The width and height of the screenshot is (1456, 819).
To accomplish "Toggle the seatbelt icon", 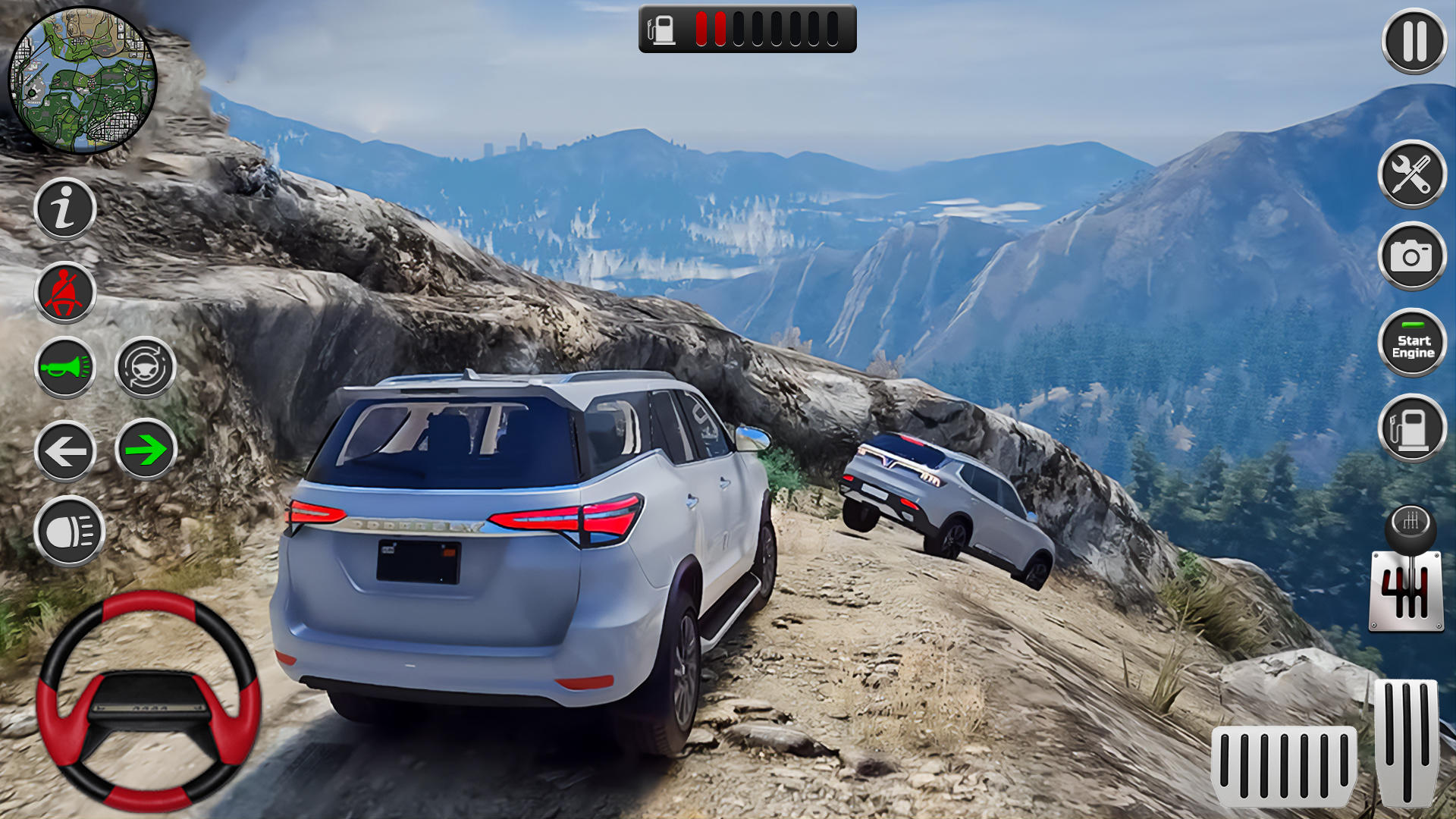I will (65, 292).
